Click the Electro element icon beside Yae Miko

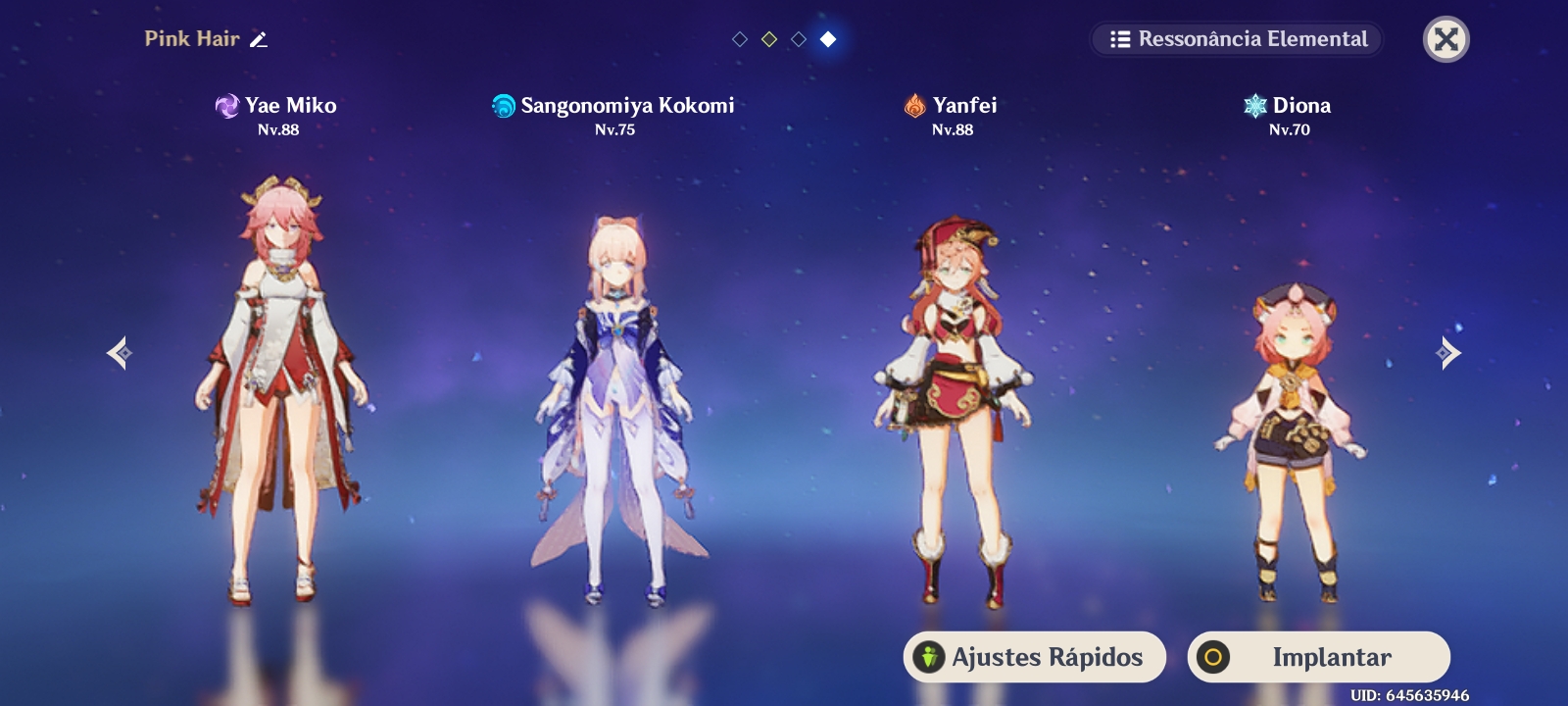227,107
